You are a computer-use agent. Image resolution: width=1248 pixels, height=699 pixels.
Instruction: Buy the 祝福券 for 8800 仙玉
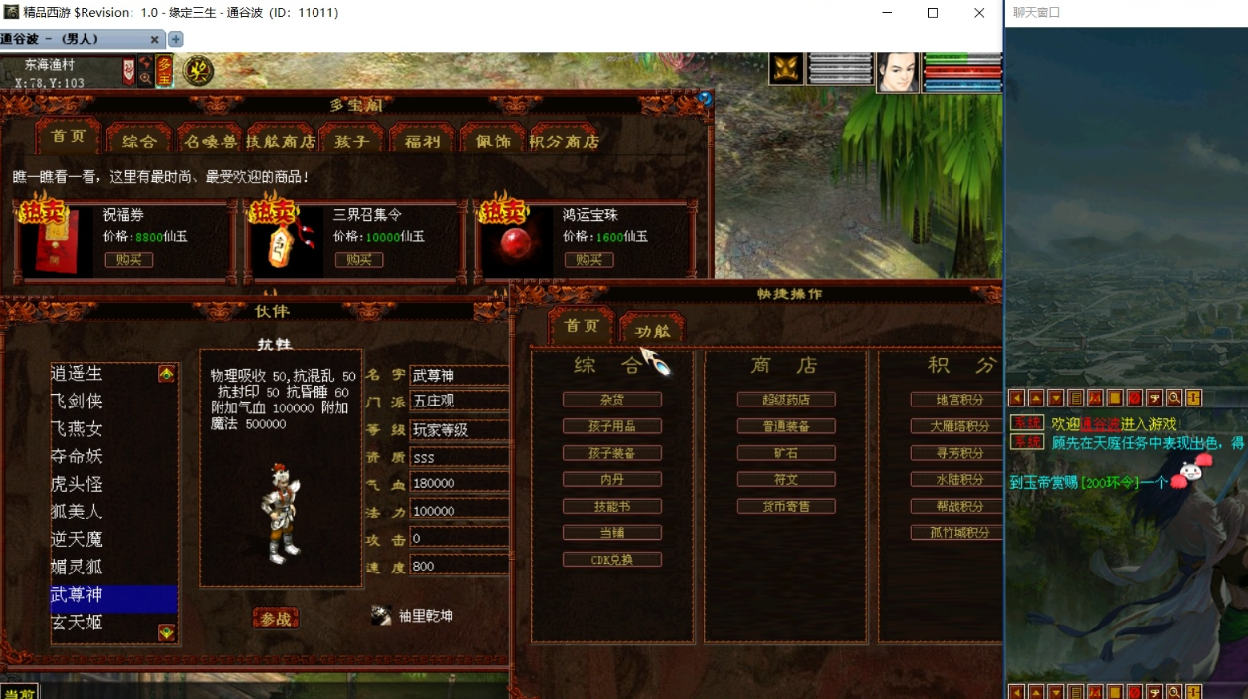tap(128, 260)
